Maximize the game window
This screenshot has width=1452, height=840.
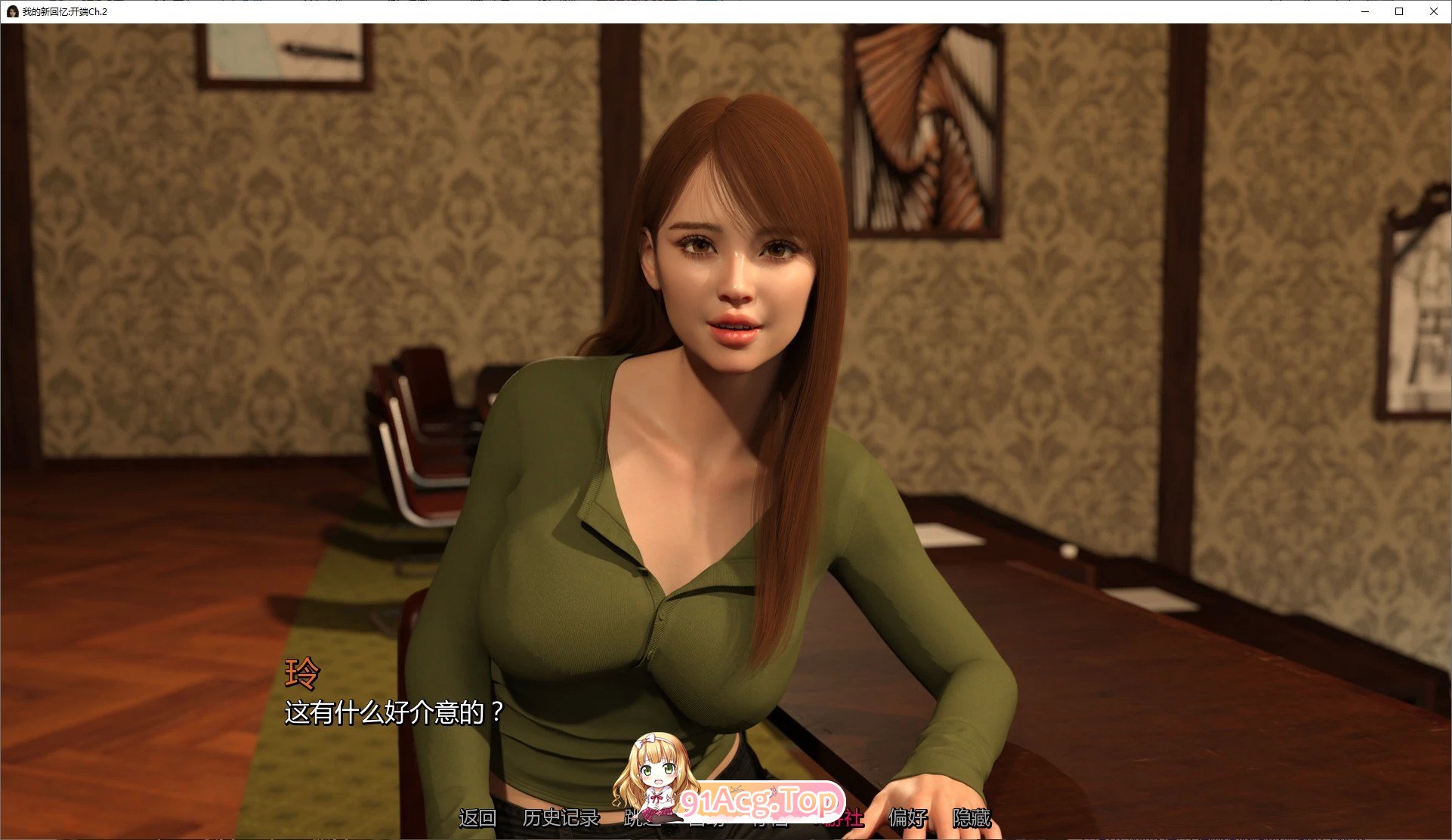[1398, 12]
